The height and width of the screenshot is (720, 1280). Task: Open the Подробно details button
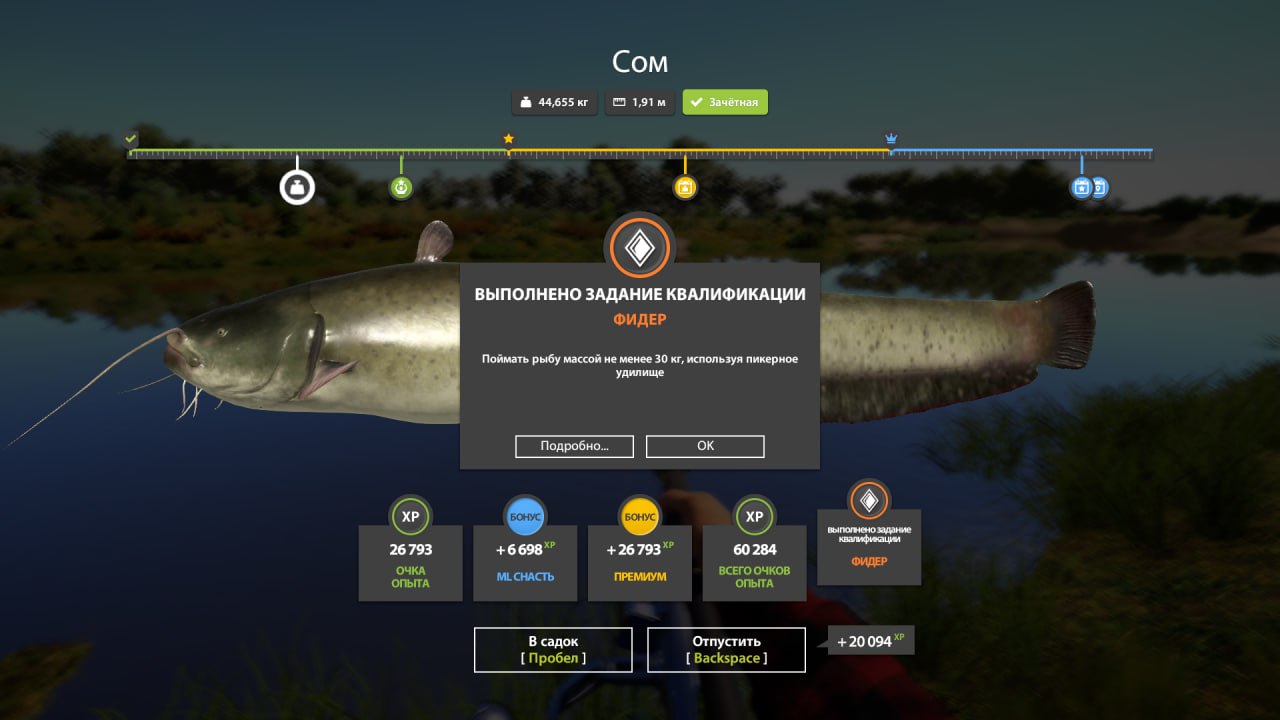pos(574,446)
